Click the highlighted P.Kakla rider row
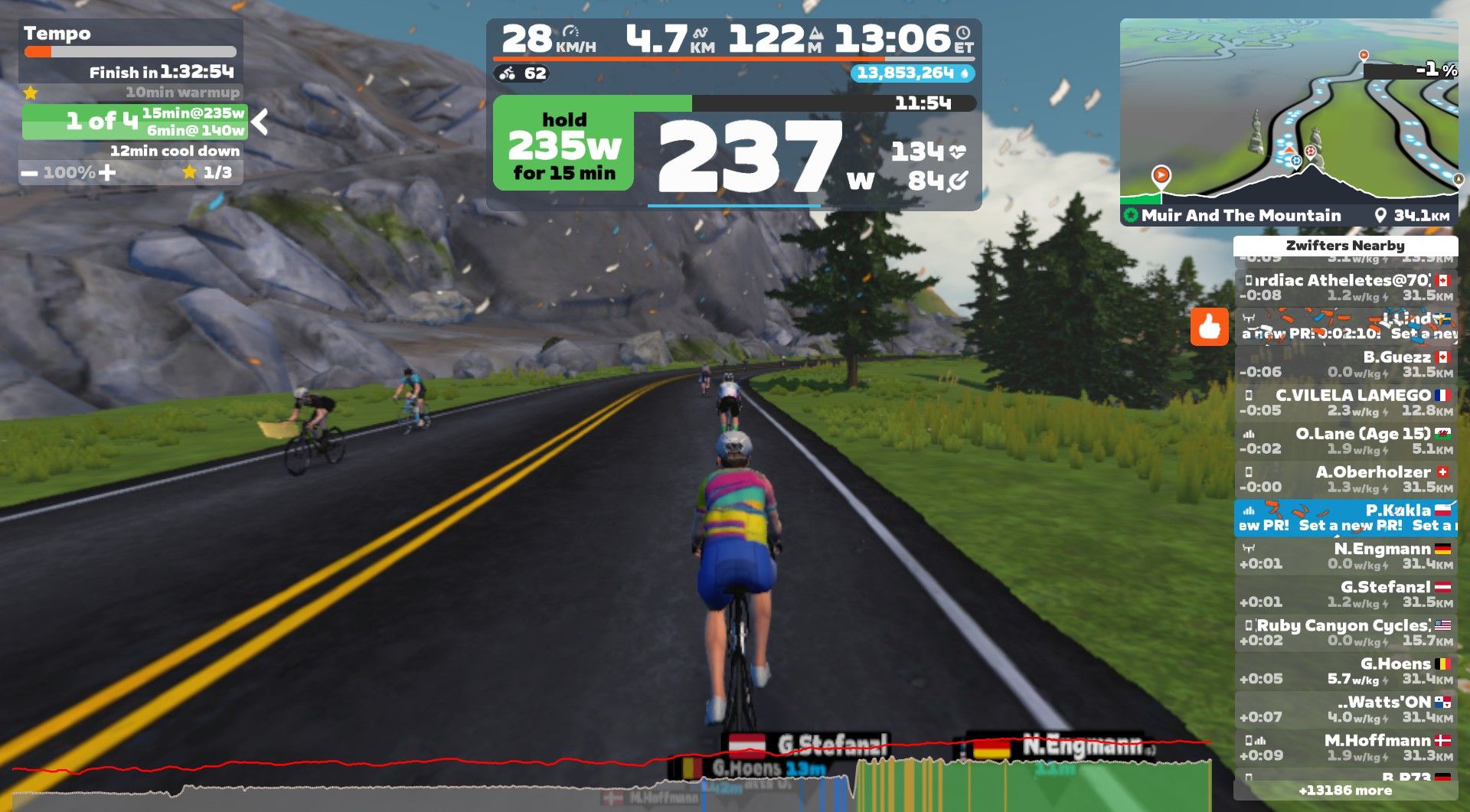The height and width of the screenshot is (812, 1470). coord(1345,517)
